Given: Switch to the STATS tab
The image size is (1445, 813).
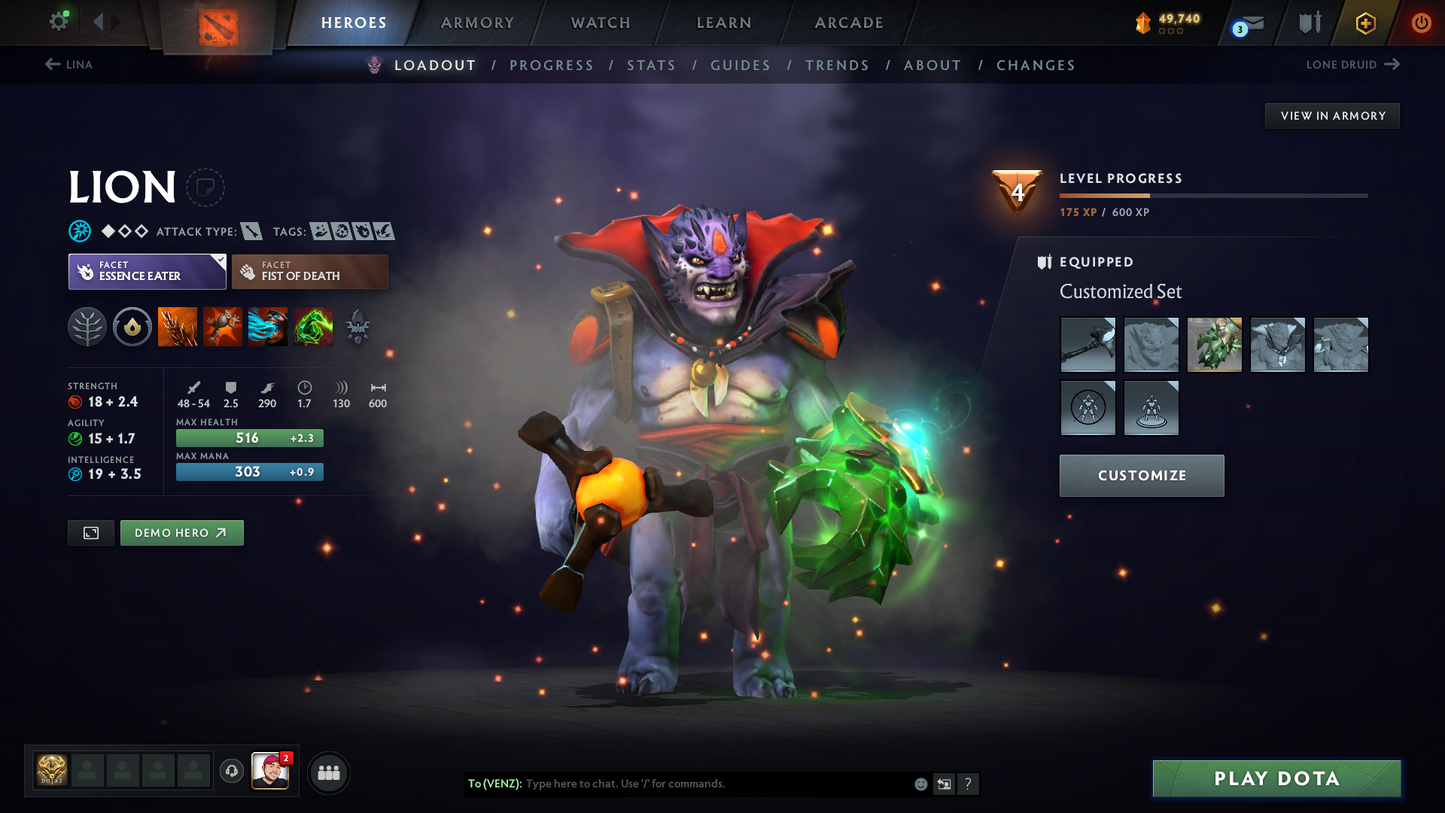Looking at the screenshot, I should [x=651, y=64].
